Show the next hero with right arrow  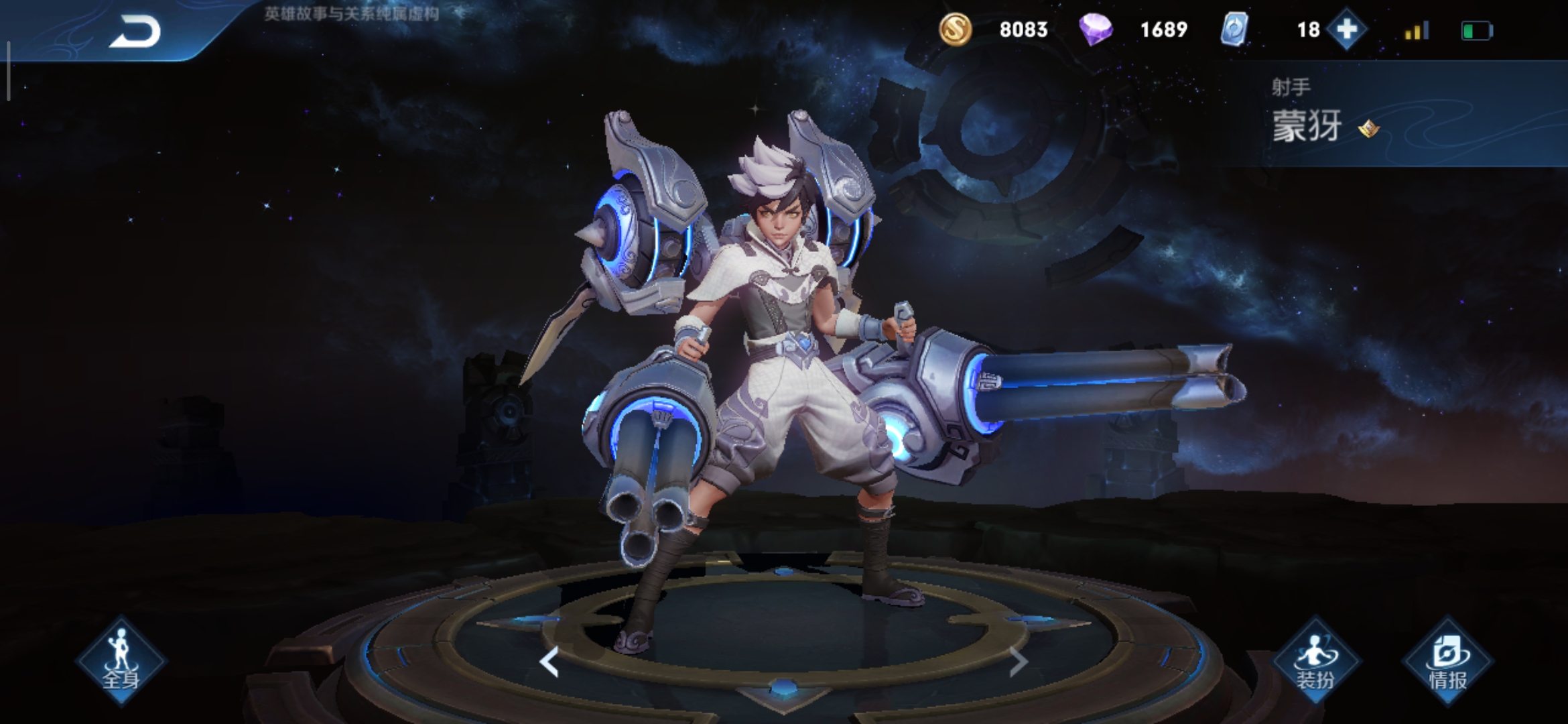tap(1018, 662)
